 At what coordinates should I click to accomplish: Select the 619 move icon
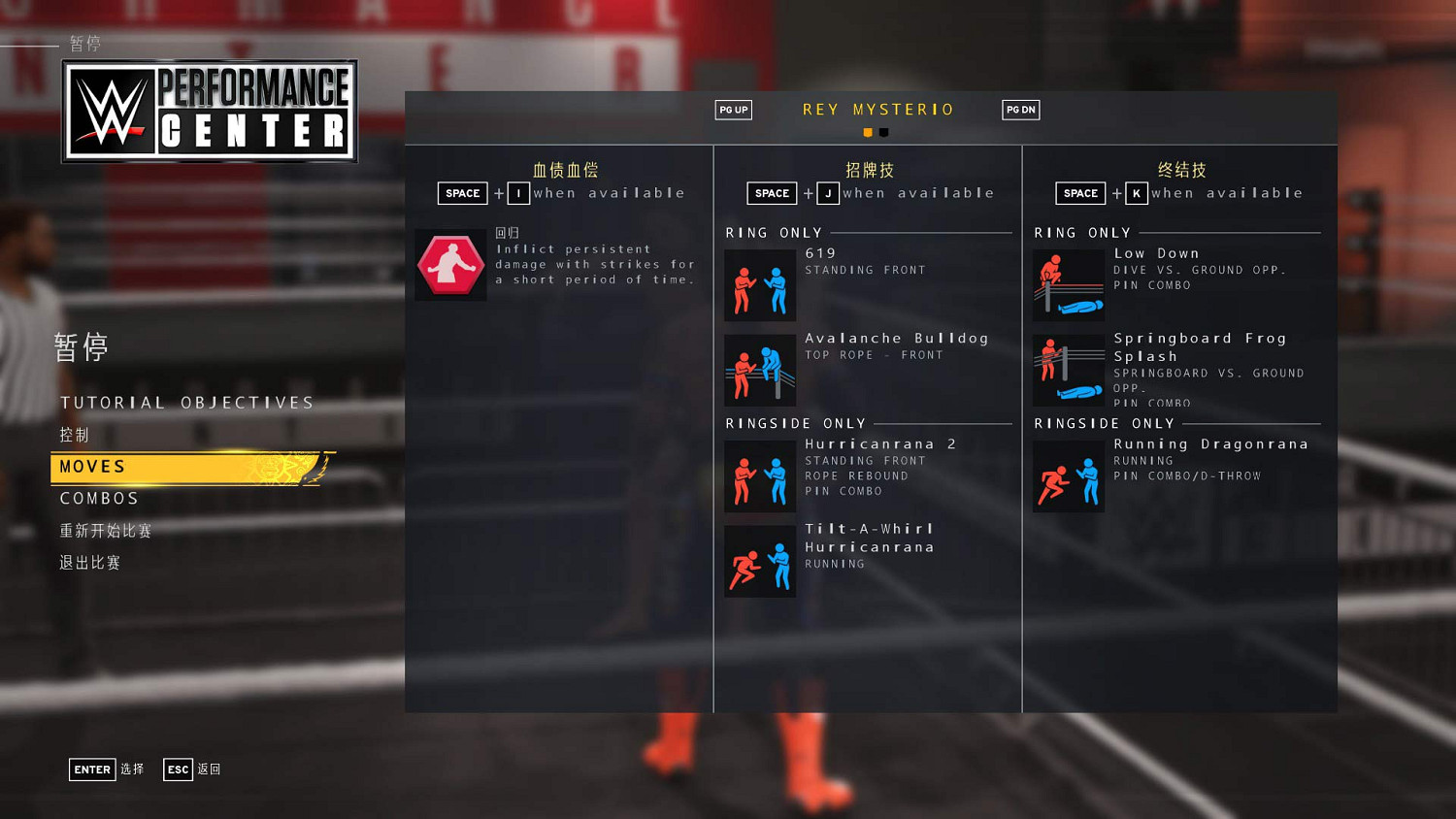click(x=760, y=284)
